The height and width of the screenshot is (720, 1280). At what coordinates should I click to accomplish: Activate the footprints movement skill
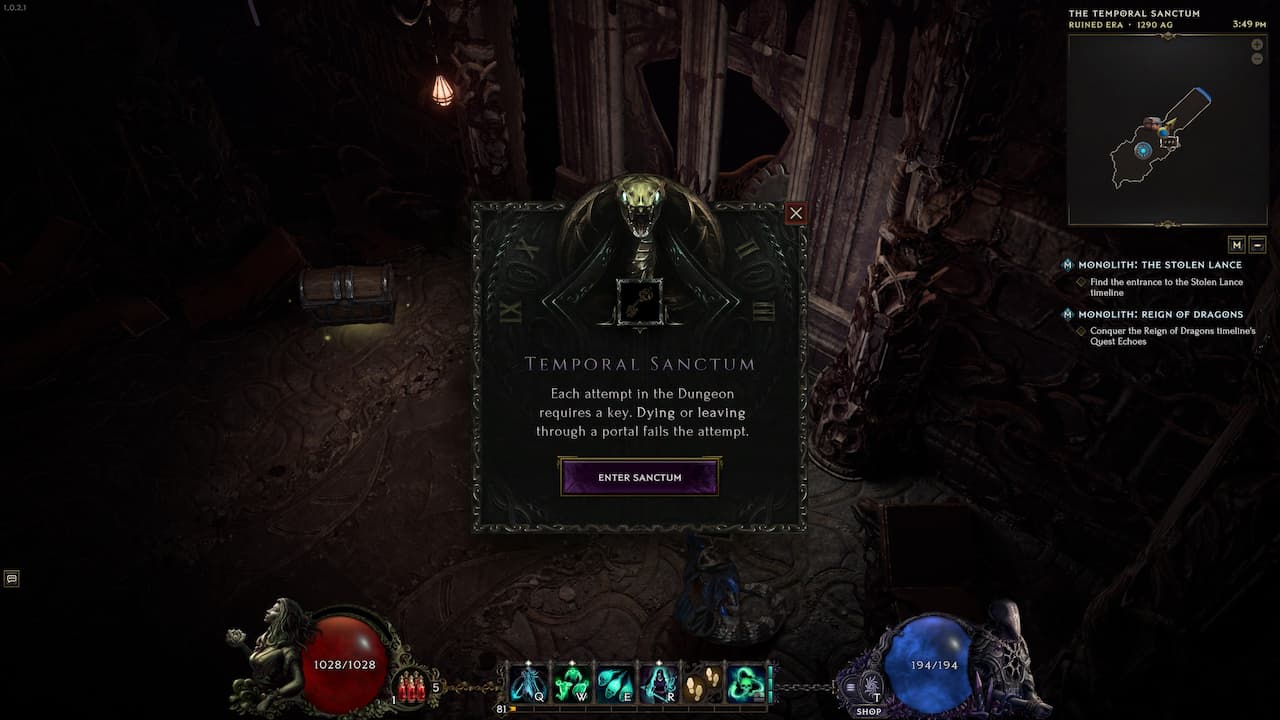(702, 684)
